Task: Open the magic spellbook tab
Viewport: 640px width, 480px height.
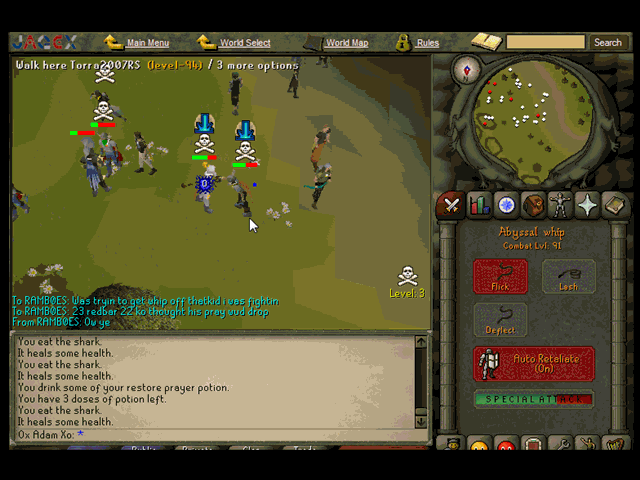Action: click(614, 205)
